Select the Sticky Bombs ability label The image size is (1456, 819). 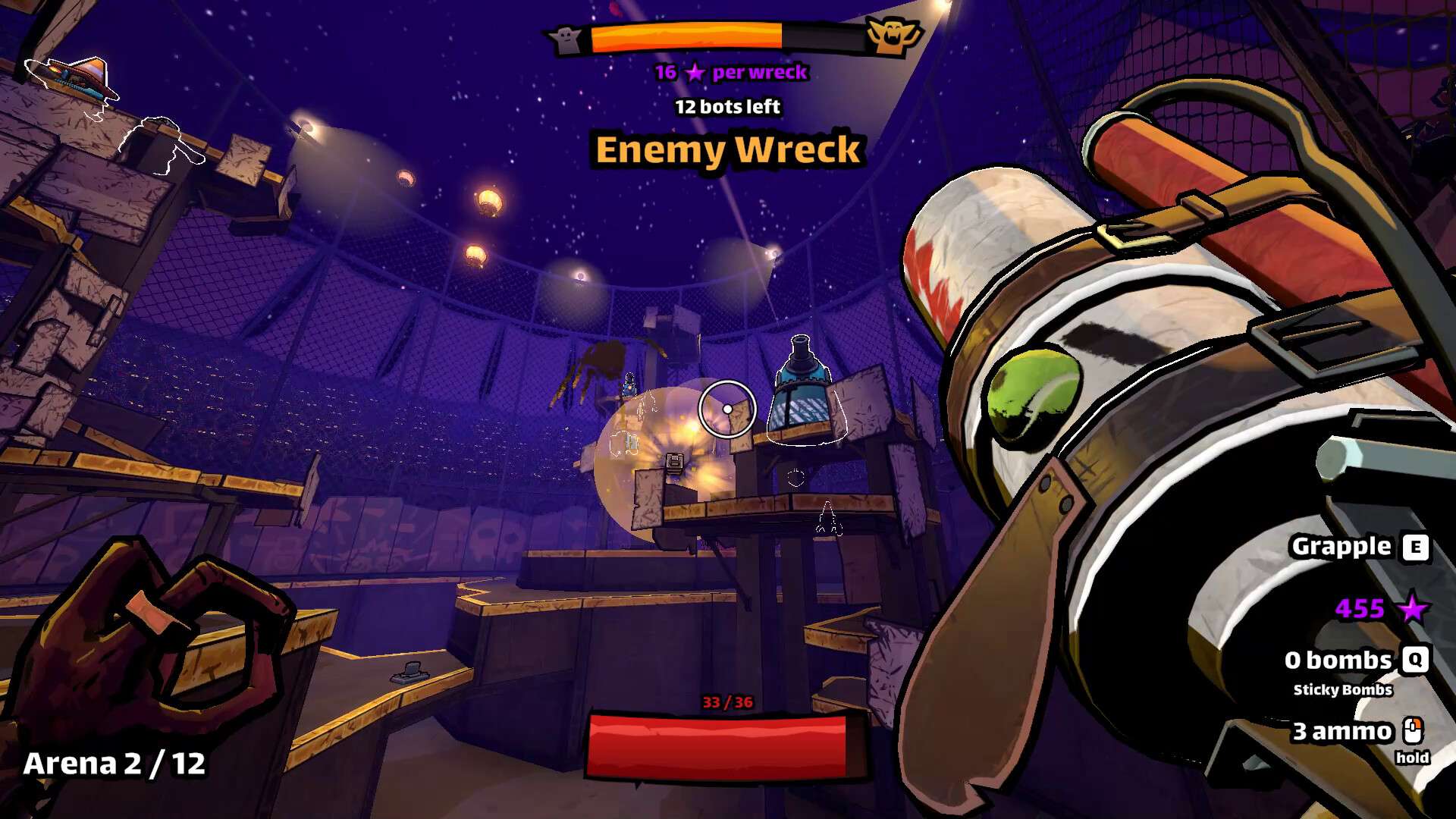pos(1342,690)
